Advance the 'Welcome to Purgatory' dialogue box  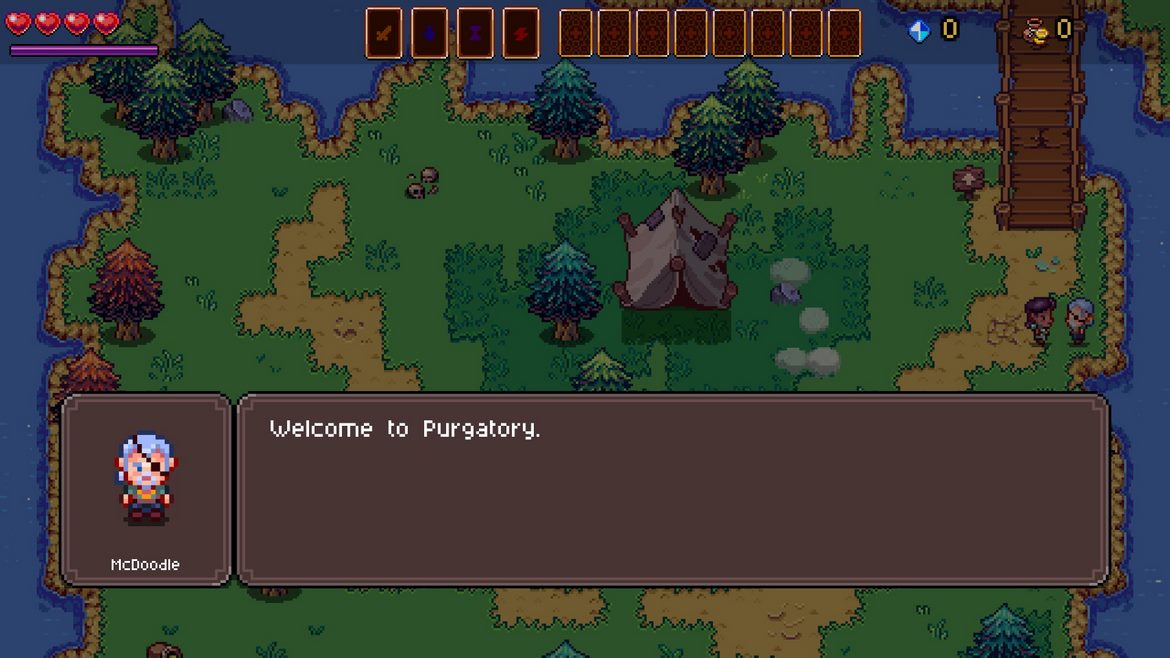672,489
